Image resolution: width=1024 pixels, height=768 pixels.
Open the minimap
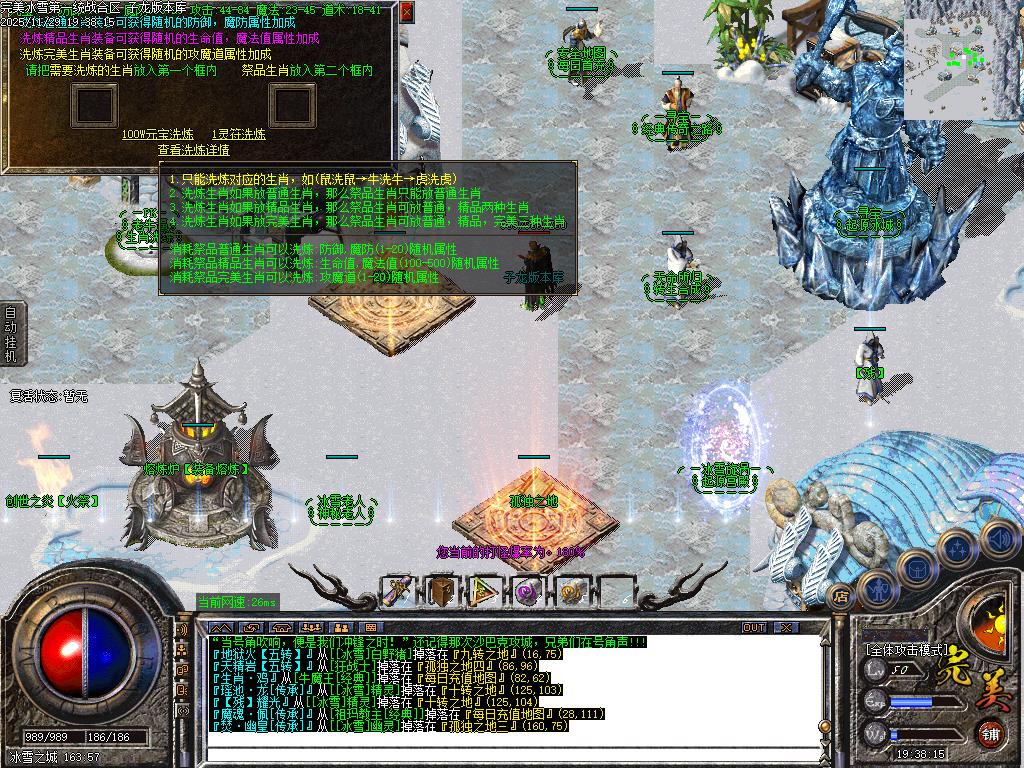click(x=963, y=56)
